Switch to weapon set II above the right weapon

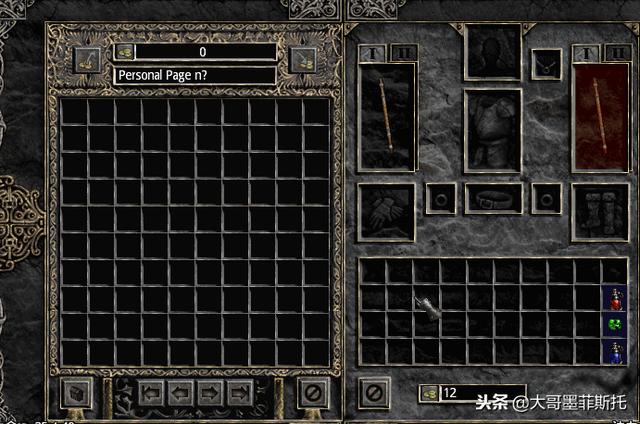616,52
